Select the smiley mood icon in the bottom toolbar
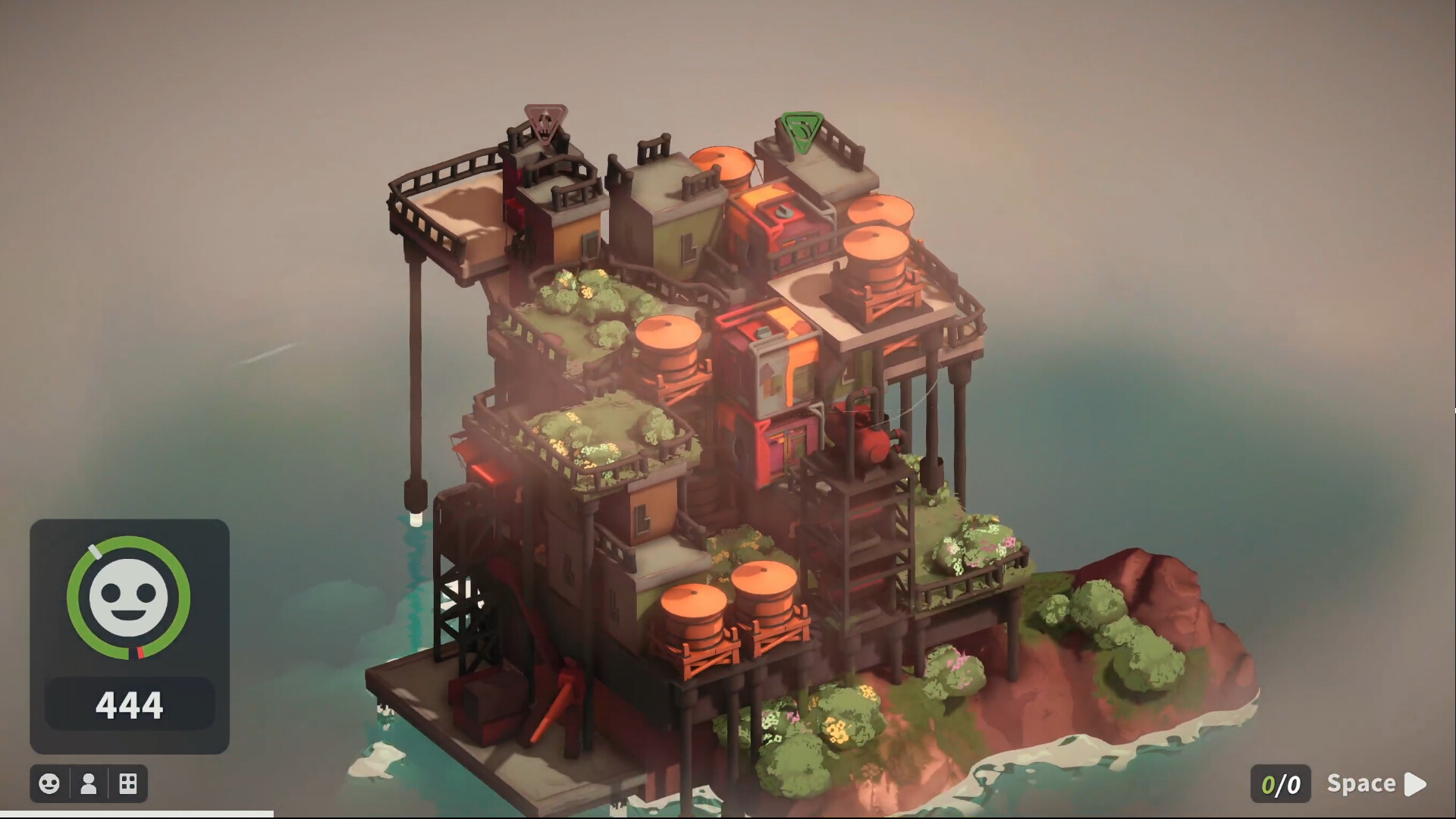Viewport: 1456px width, 819px height. (x=49, y=783)
